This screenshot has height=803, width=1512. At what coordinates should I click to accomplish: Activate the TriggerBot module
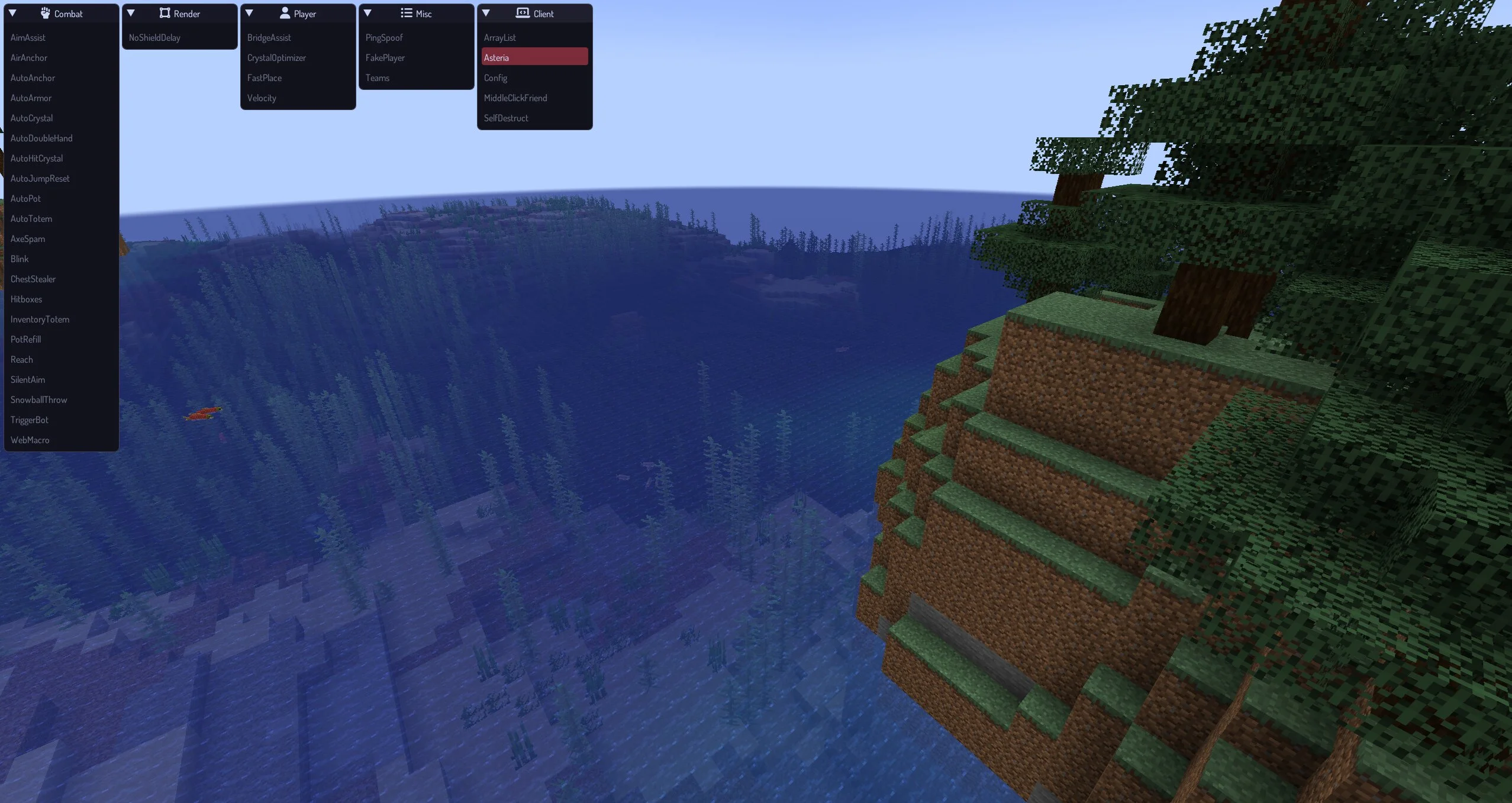(x=30, y=420)
